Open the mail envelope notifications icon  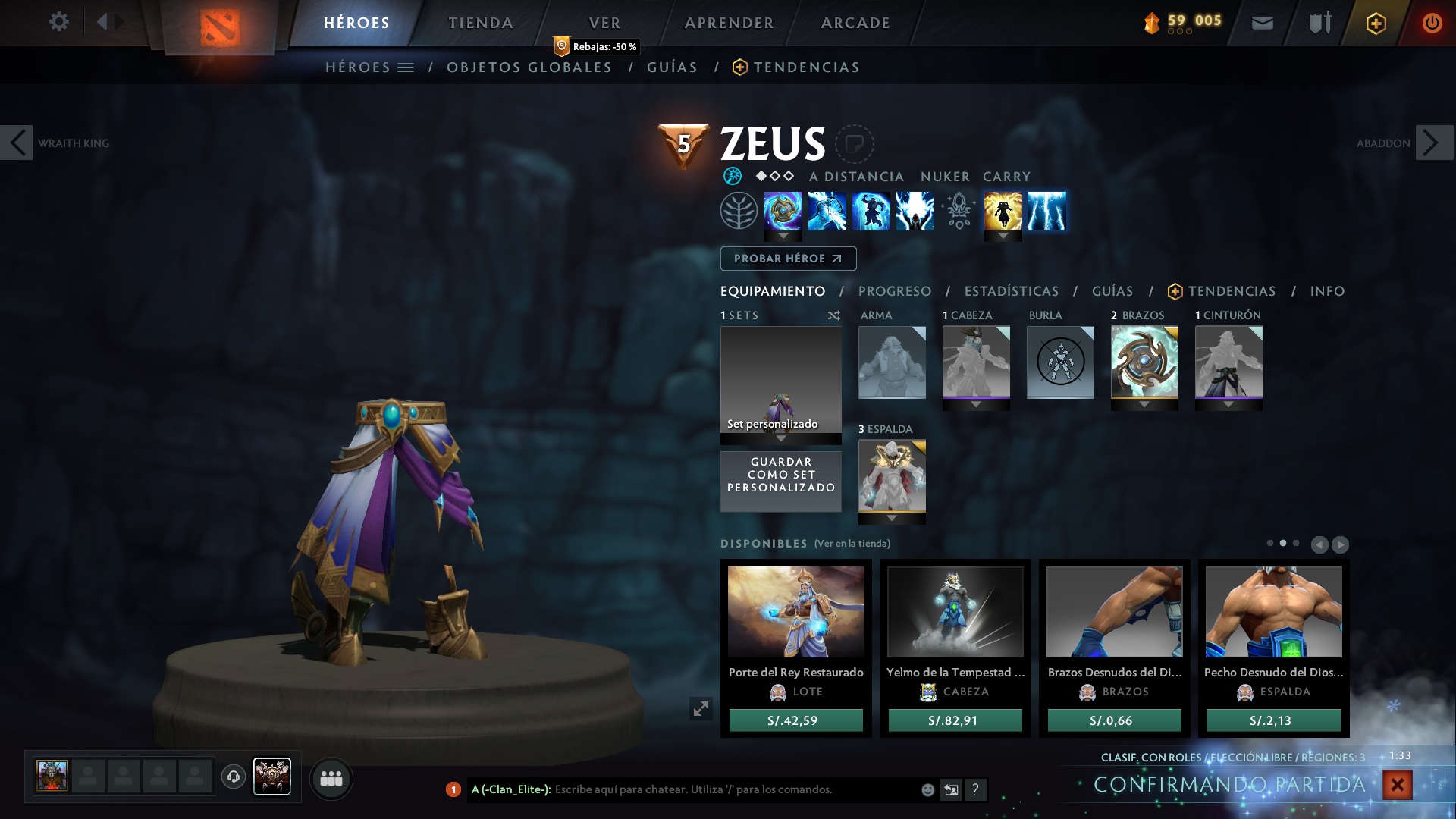tap(1261, 22)
